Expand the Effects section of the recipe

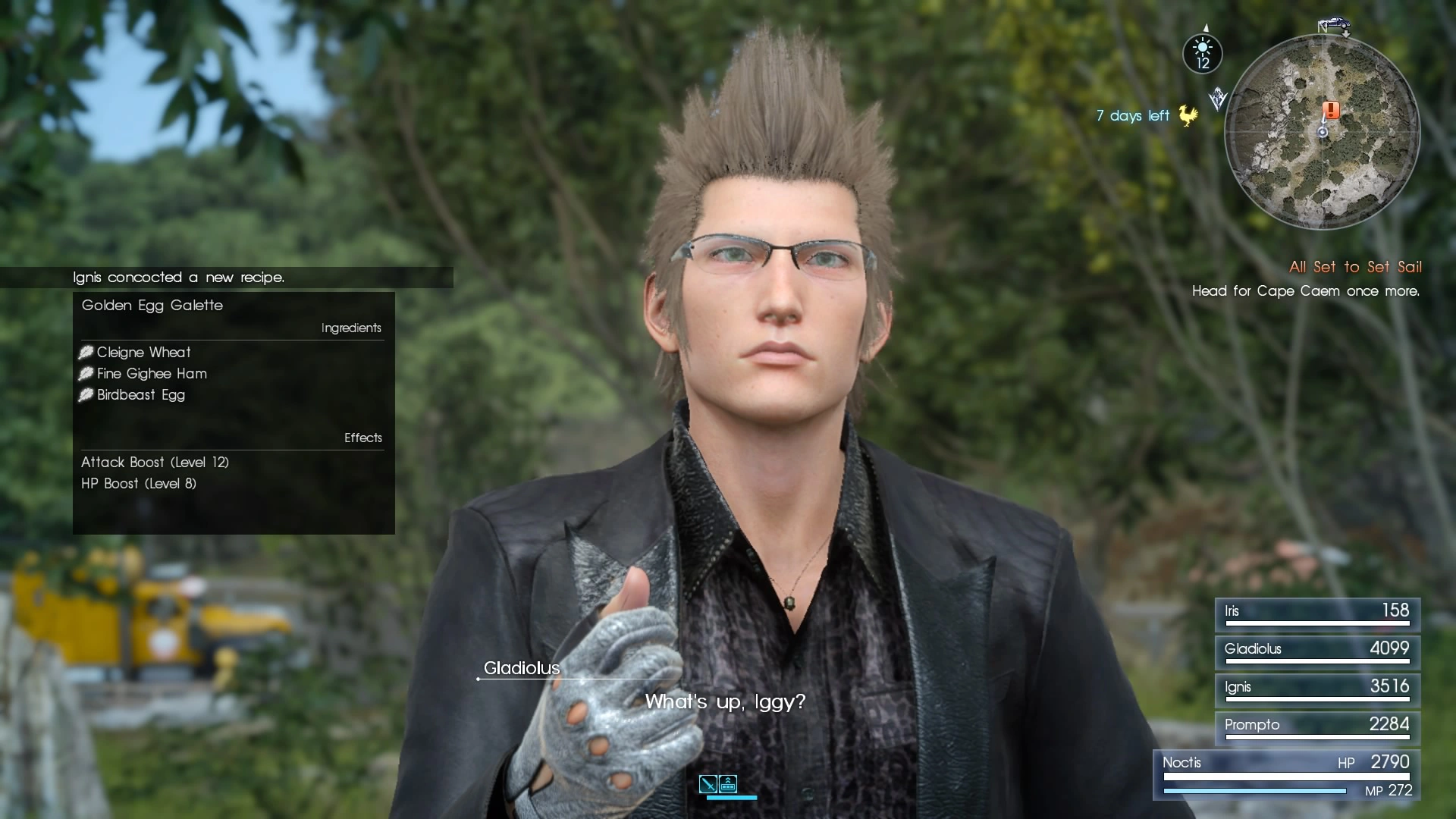coord(363,438)
